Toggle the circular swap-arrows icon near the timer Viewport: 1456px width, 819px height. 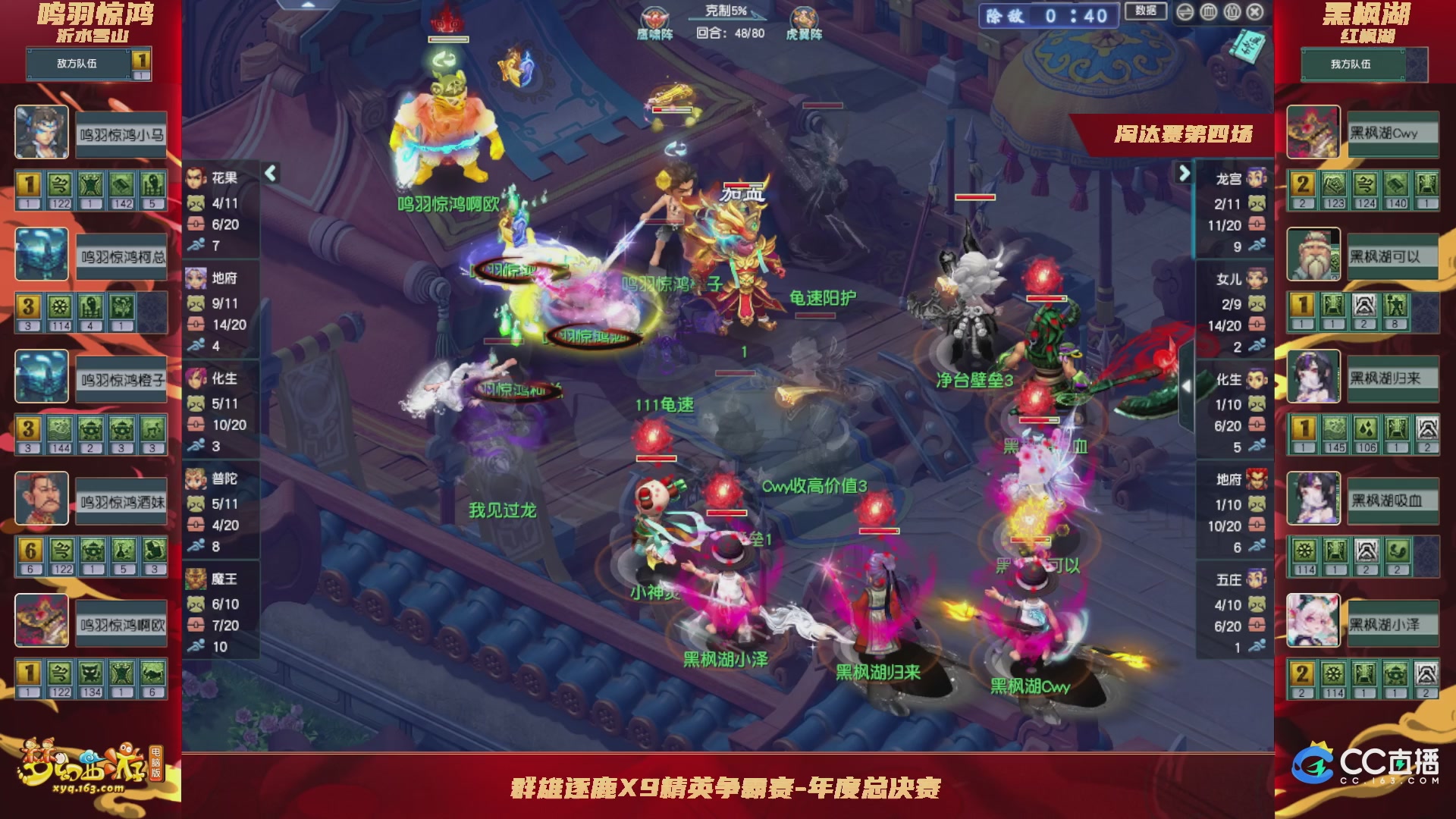click(1185, 12)
